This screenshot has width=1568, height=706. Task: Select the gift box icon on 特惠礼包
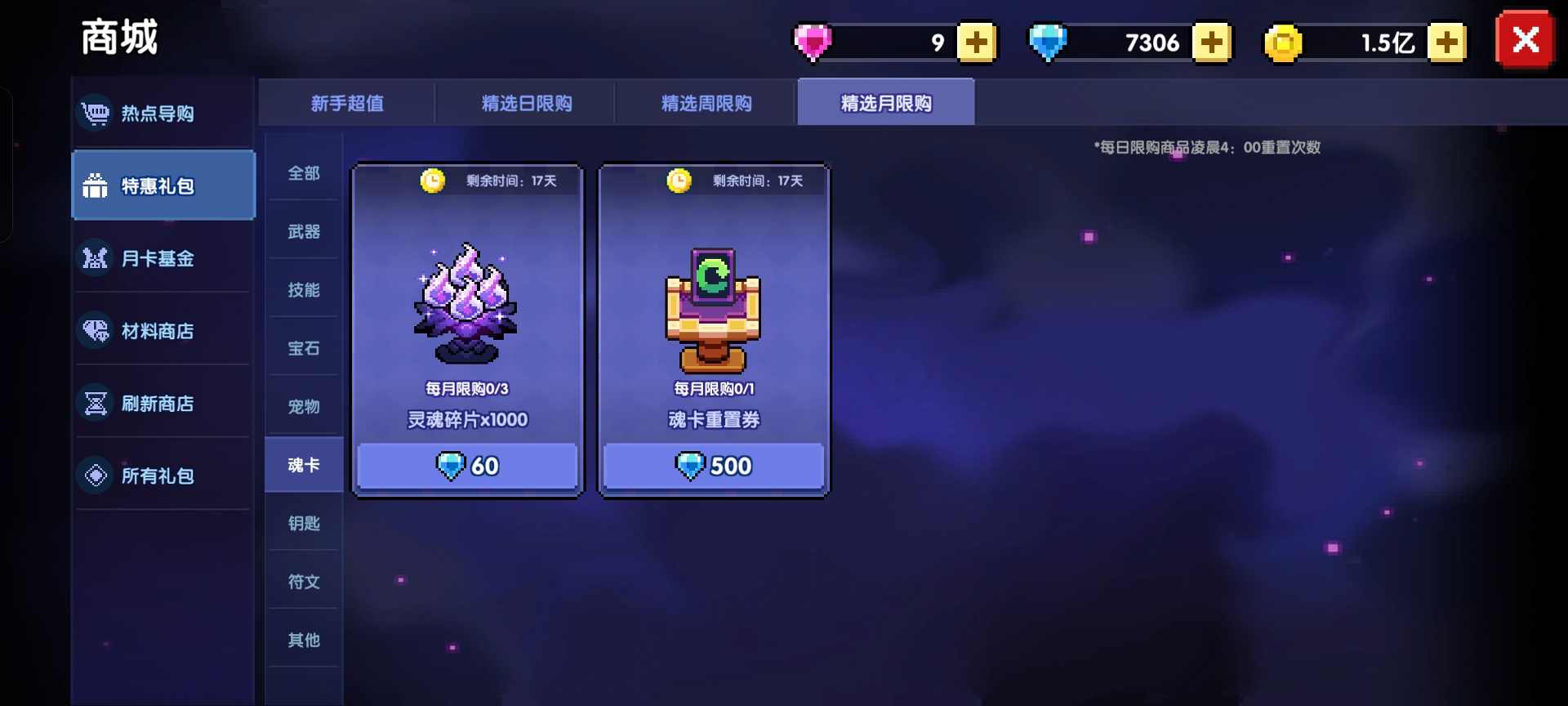click(96, 185)
